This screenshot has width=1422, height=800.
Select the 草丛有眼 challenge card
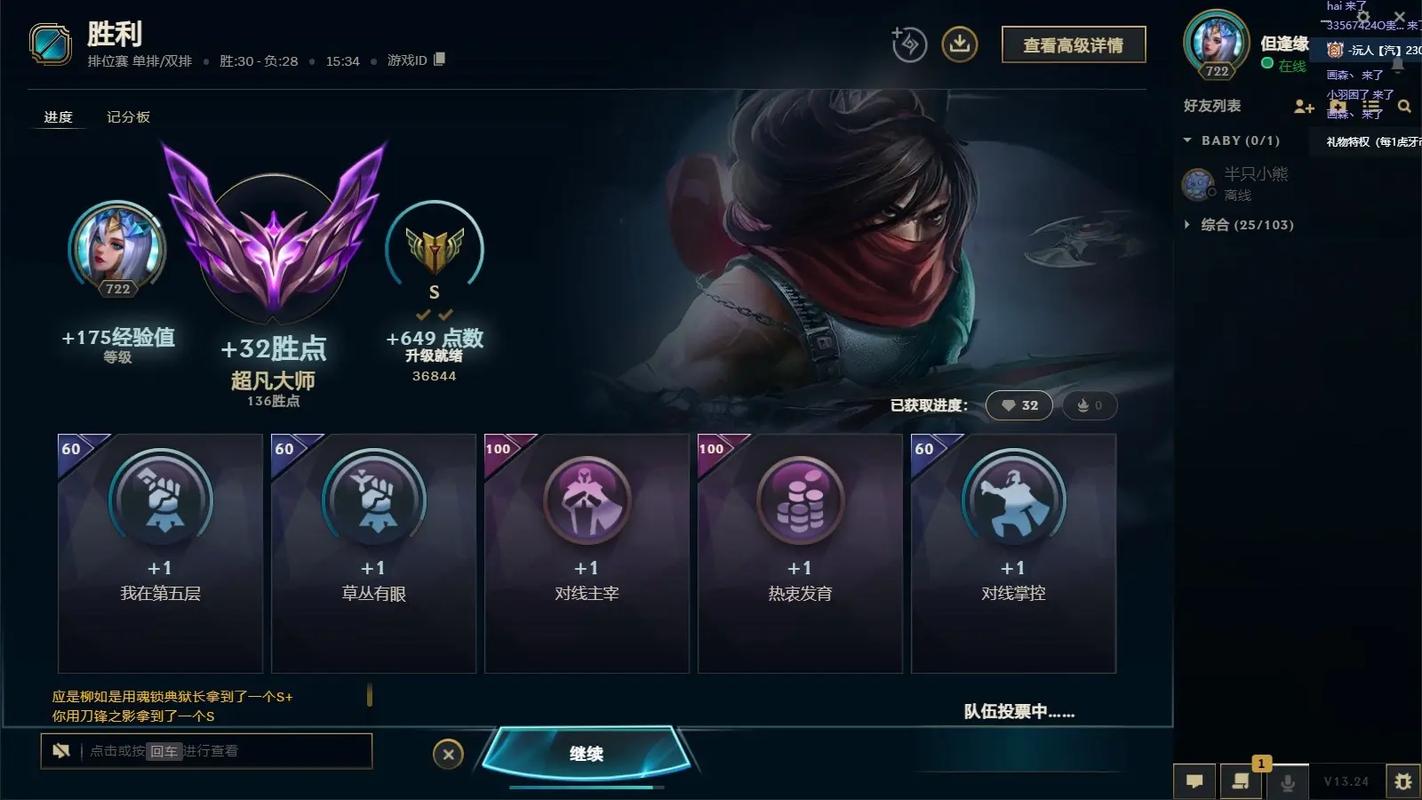click(x=373, y=552)
